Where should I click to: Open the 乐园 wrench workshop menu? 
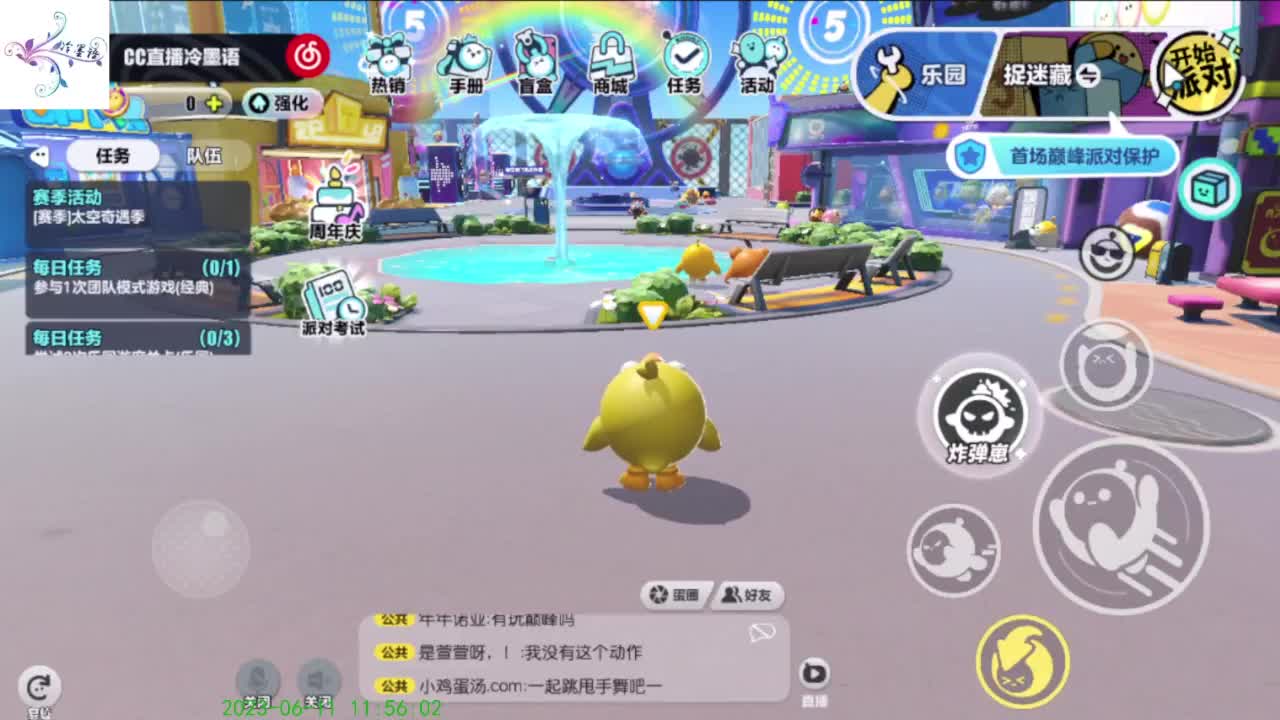click(916, 70)
